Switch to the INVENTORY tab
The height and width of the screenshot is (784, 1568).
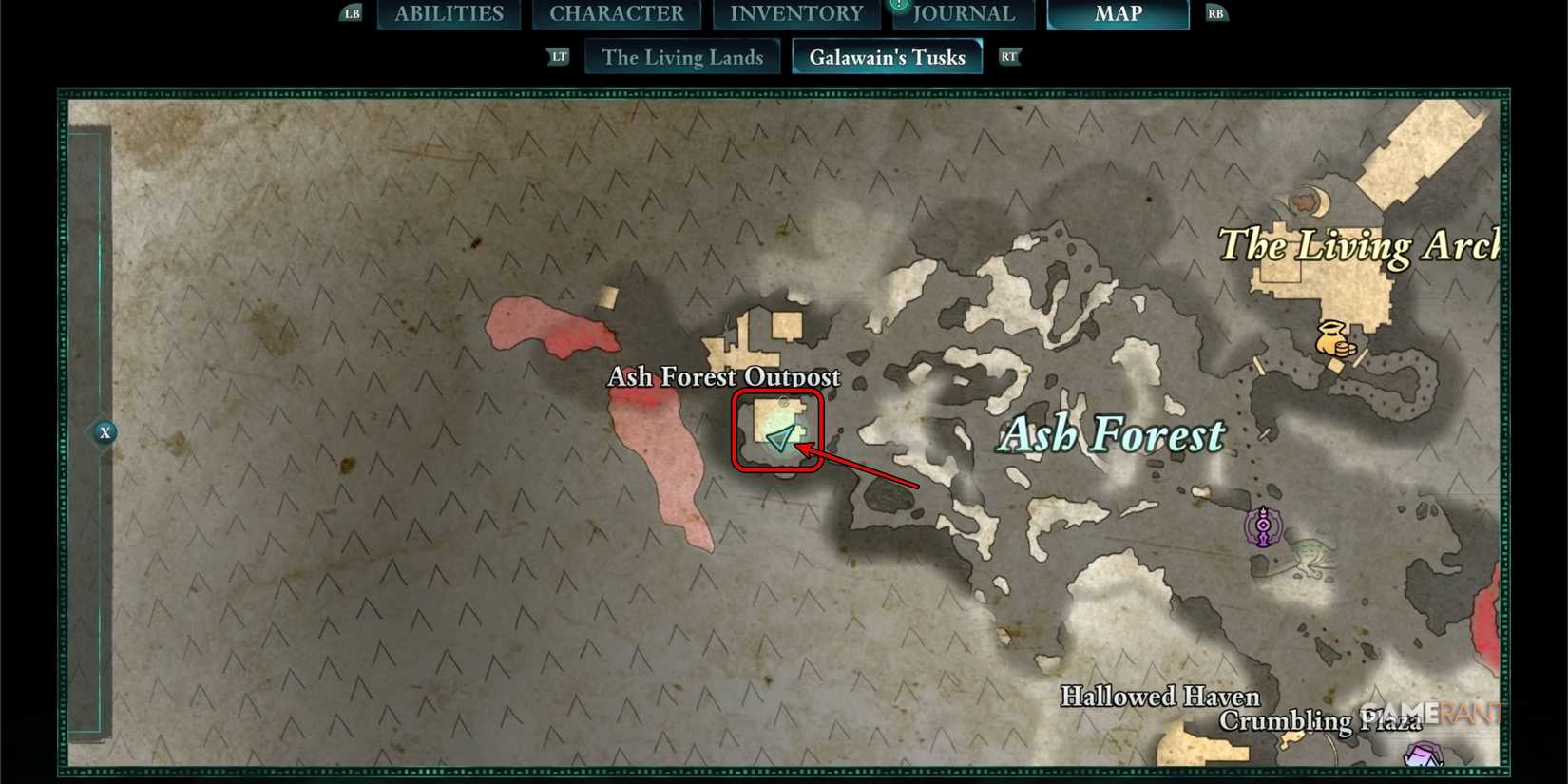[797, 13]
